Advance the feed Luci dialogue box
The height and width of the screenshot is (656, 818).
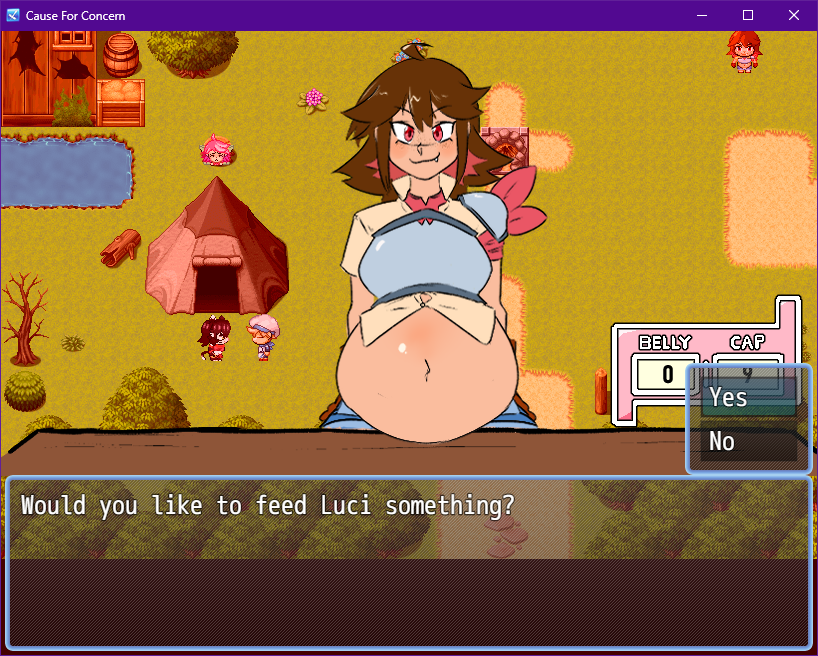pos(408,562)
